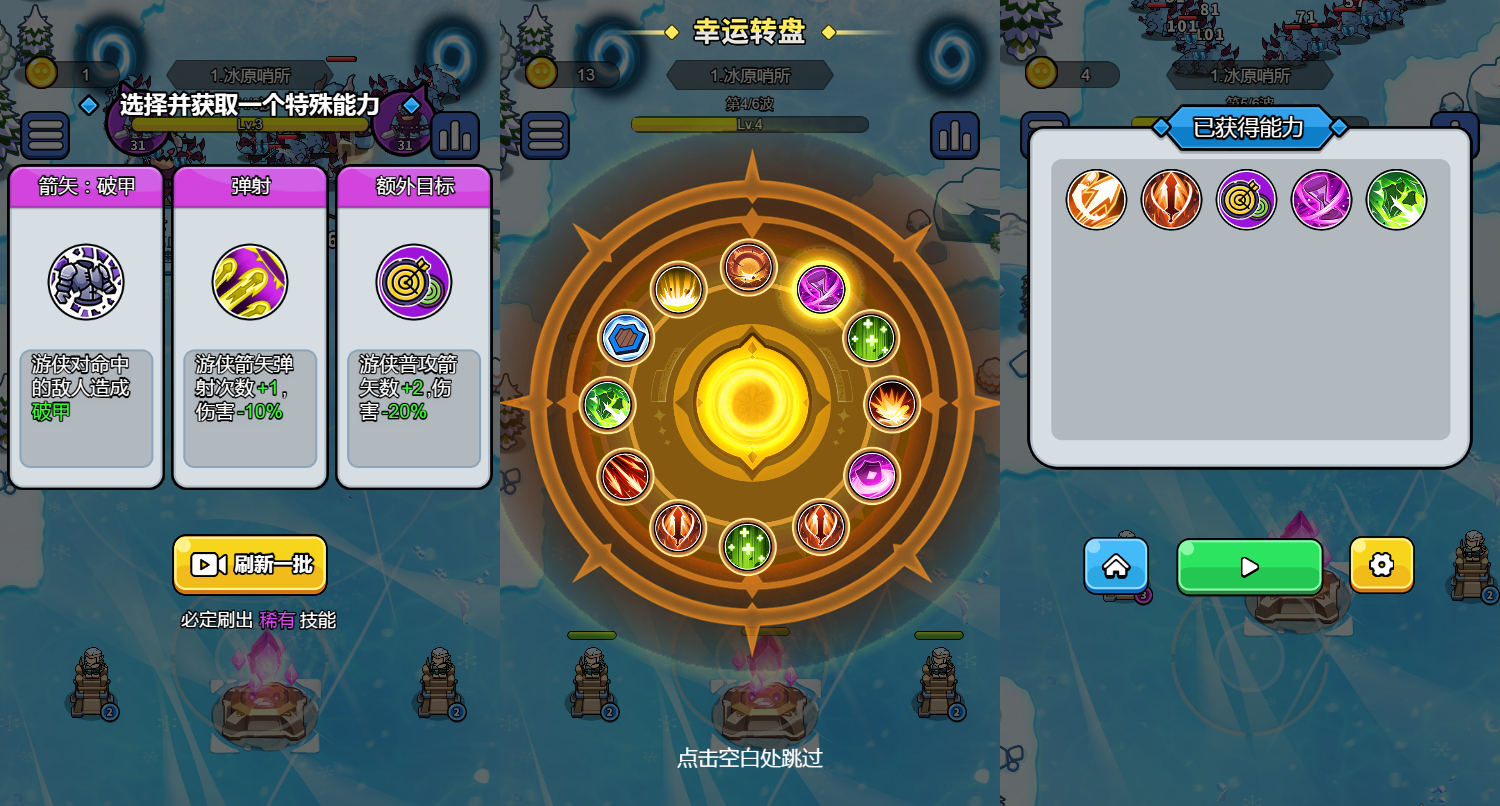Select the 弹射 ricochet ability icon
This screenshot has width=1500, height=806.
(250, 282)
